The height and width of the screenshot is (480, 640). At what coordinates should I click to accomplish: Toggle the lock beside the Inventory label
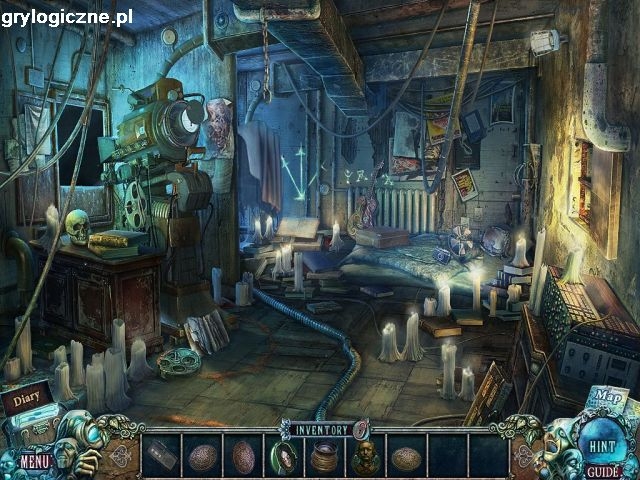359,429
